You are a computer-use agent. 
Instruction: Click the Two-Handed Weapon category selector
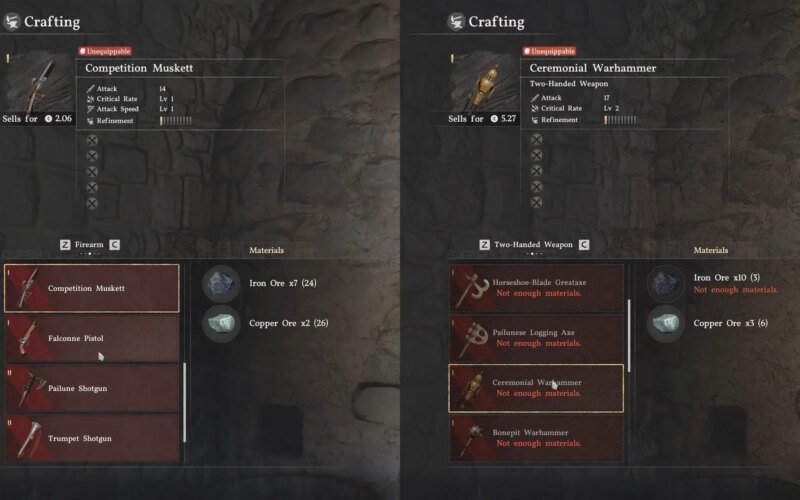[x=533, y=244]
